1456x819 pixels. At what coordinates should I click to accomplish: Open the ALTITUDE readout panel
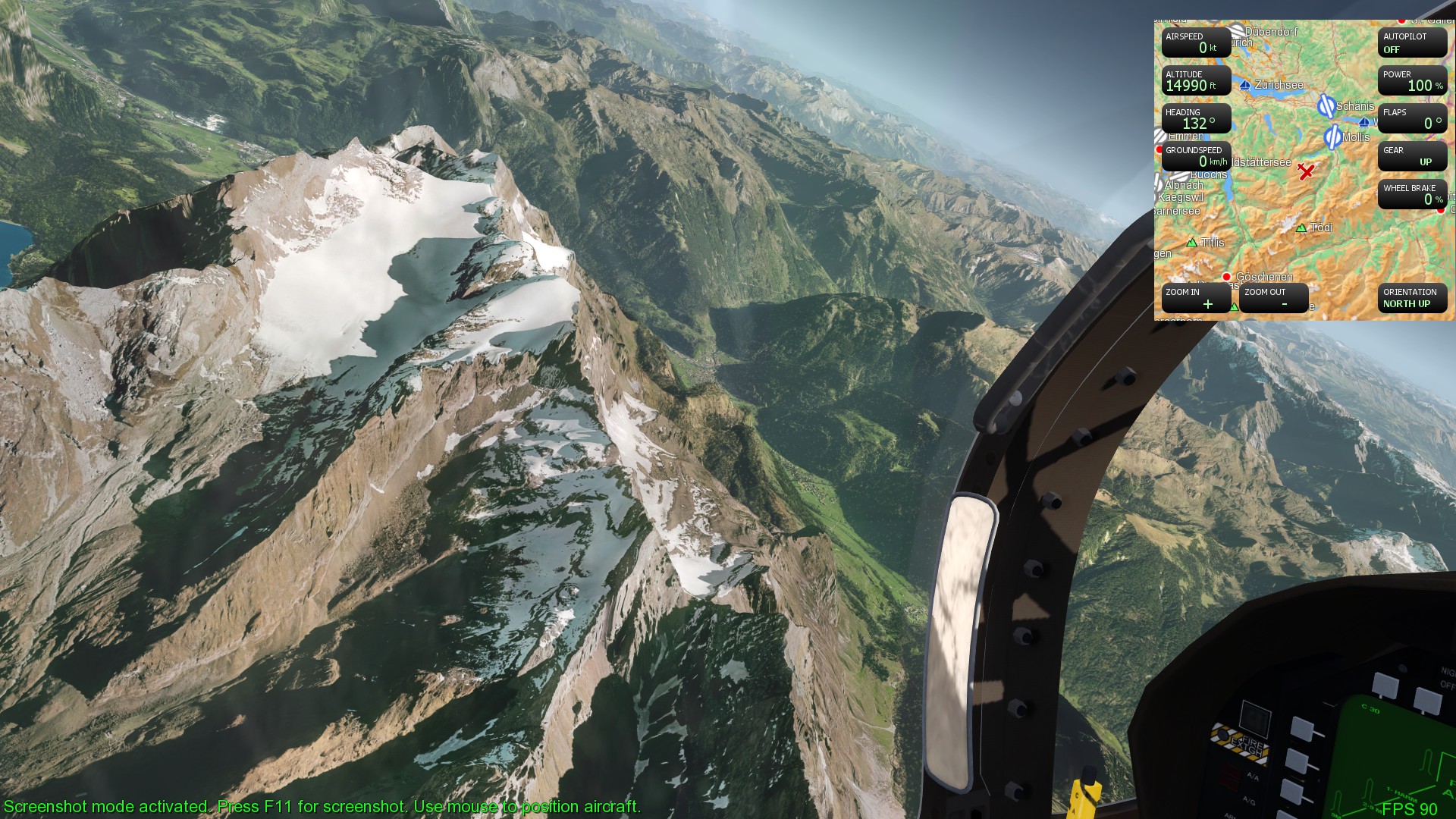click(x=1196, y=82)
